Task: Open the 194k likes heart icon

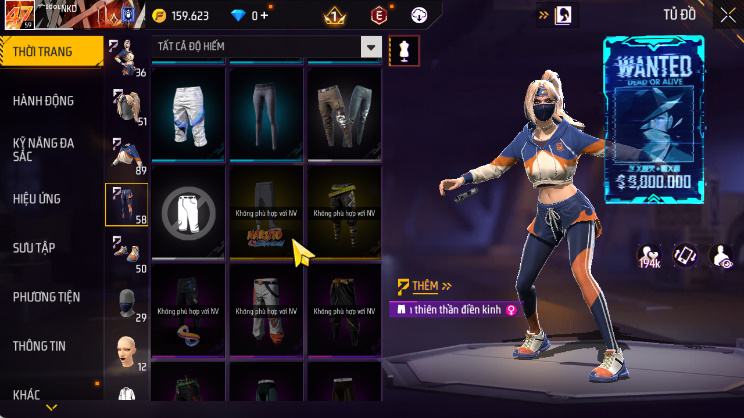Action: pos(649,256)
